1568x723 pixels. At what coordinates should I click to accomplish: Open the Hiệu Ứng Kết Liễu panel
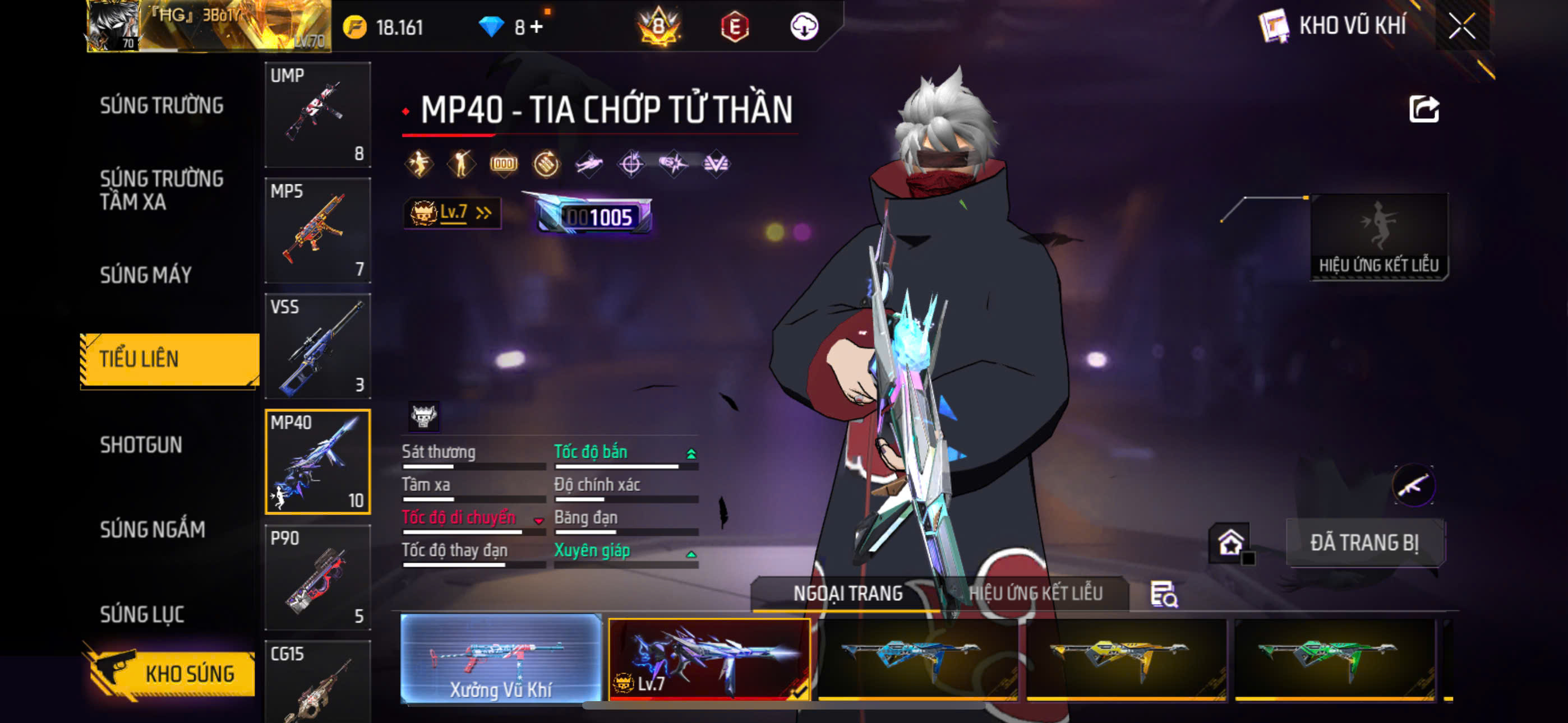click(1378, 237)
